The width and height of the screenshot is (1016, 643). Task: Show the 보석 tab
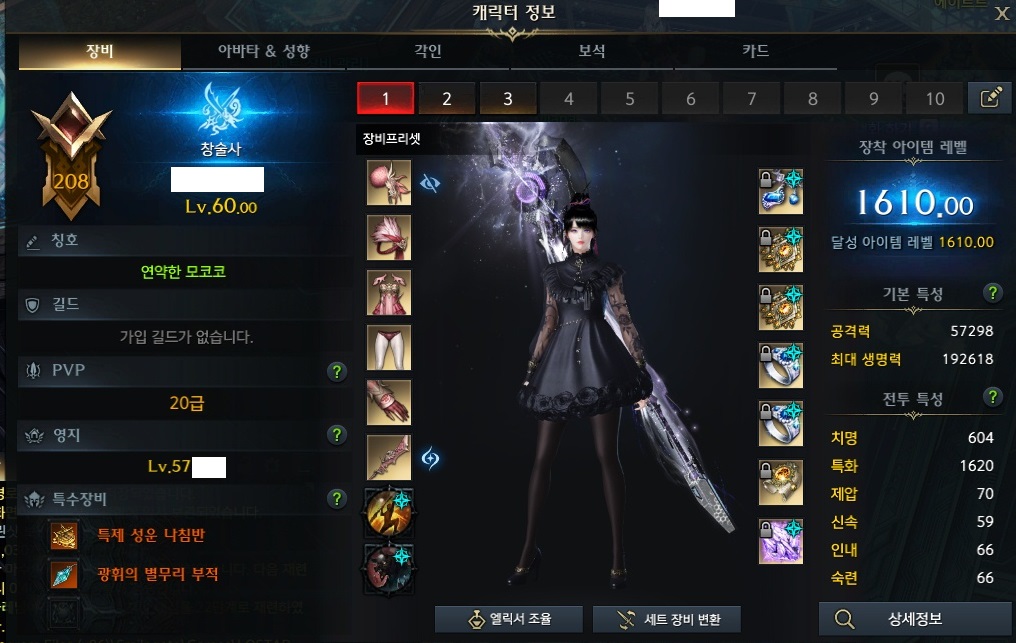click(x=592, y=52)
